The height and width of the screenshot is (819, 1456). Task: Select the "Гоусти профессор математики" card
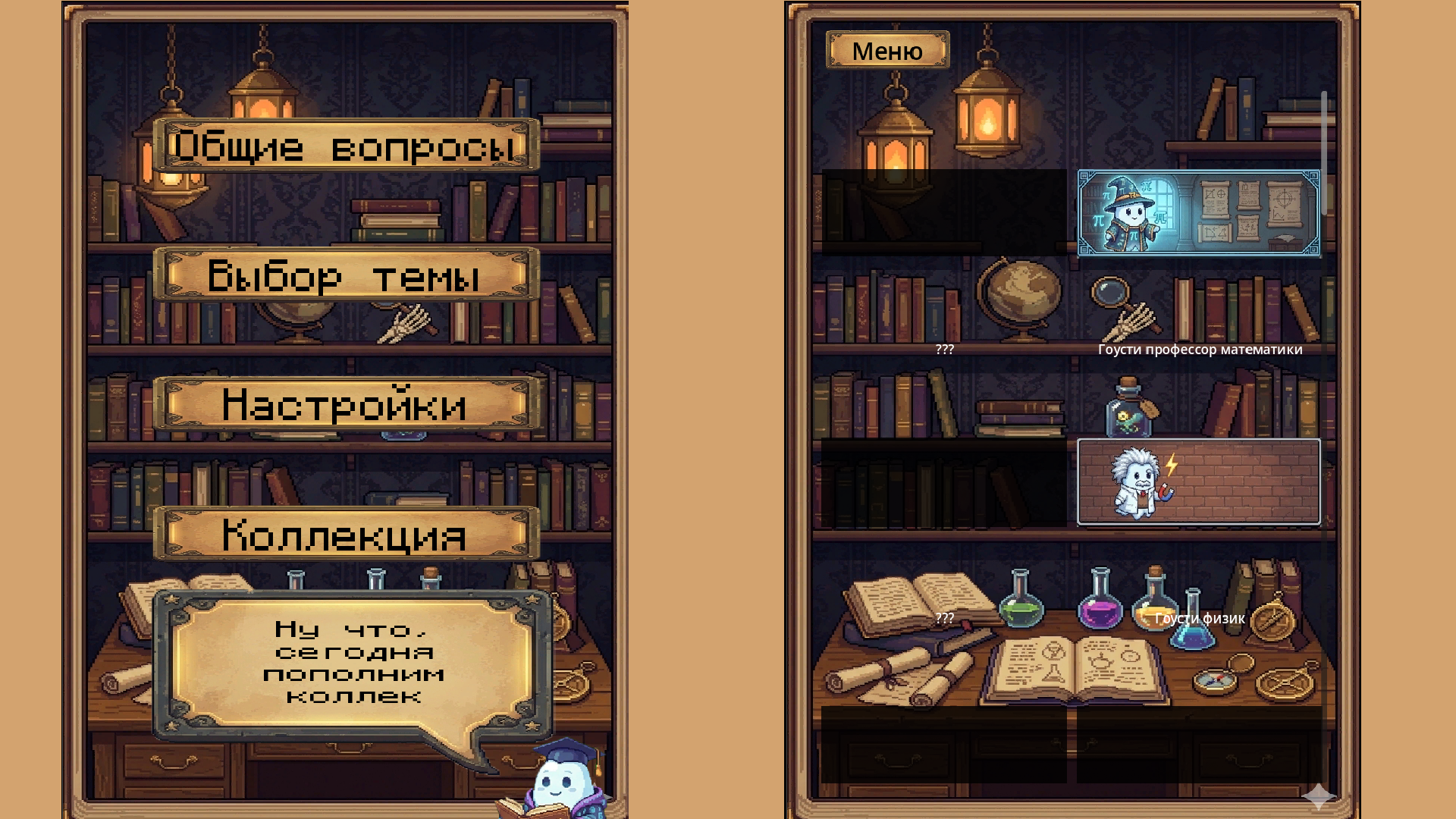click(1200, 213)
